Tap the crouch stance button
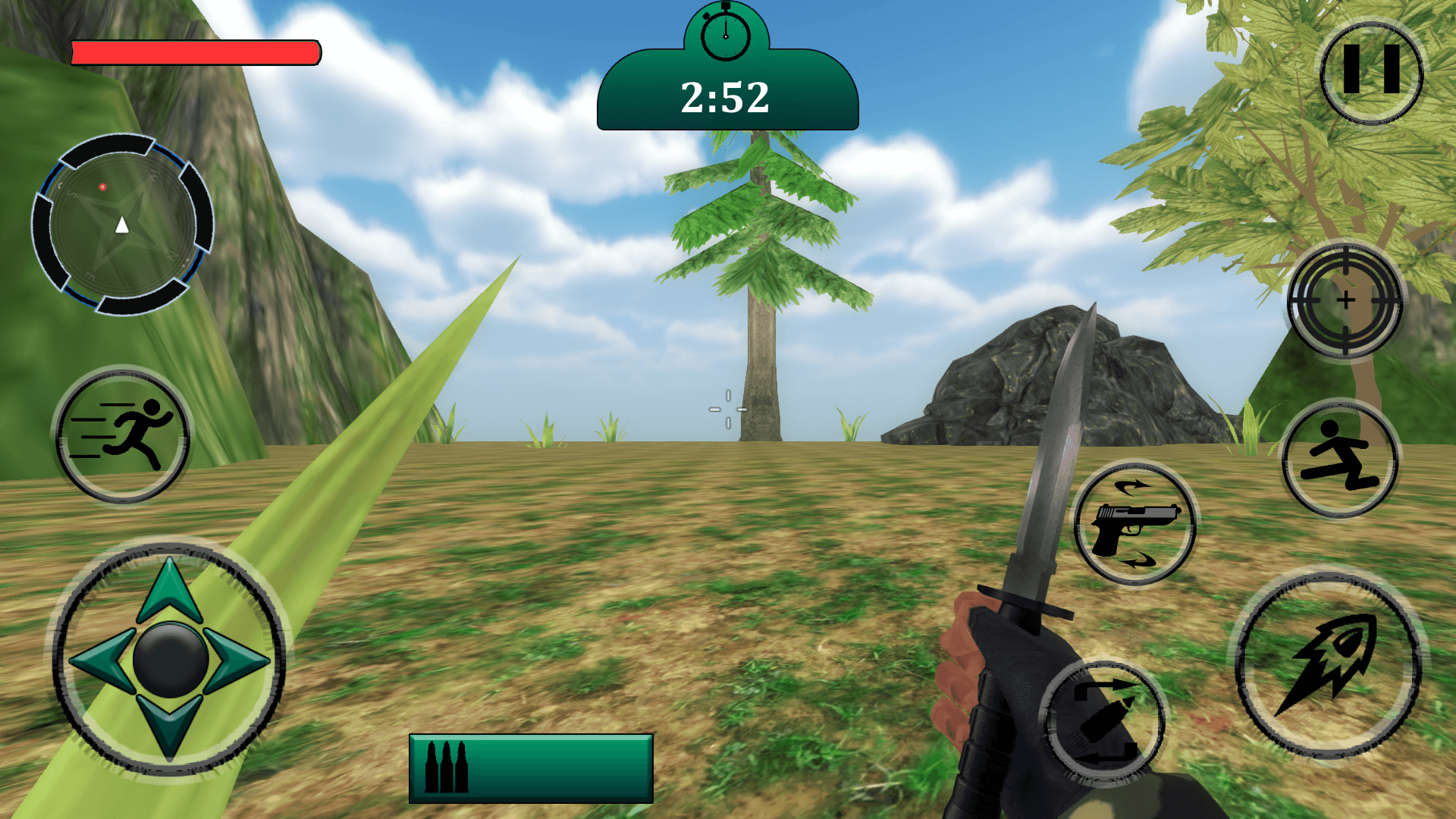This screenshot has width=1456, height=819. tap(1340, 460)
